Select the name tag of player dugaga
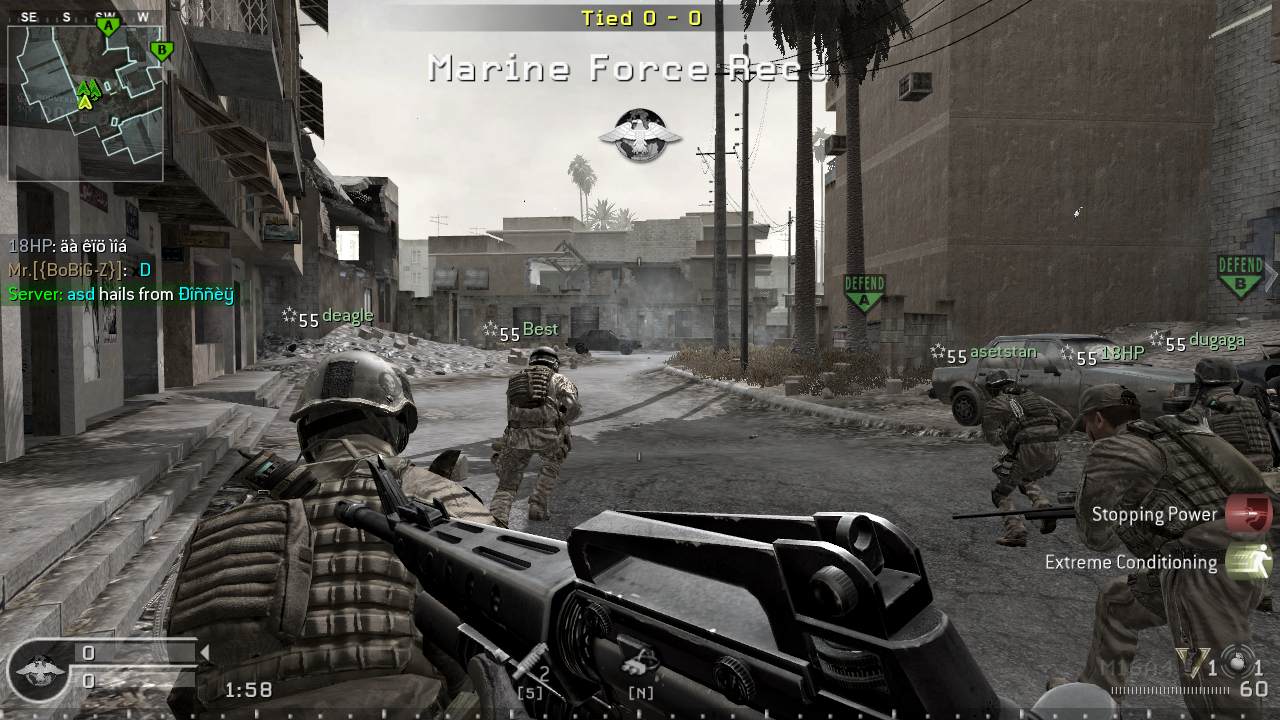This screenshot has height=720, width=1280. click(1217, 340)
